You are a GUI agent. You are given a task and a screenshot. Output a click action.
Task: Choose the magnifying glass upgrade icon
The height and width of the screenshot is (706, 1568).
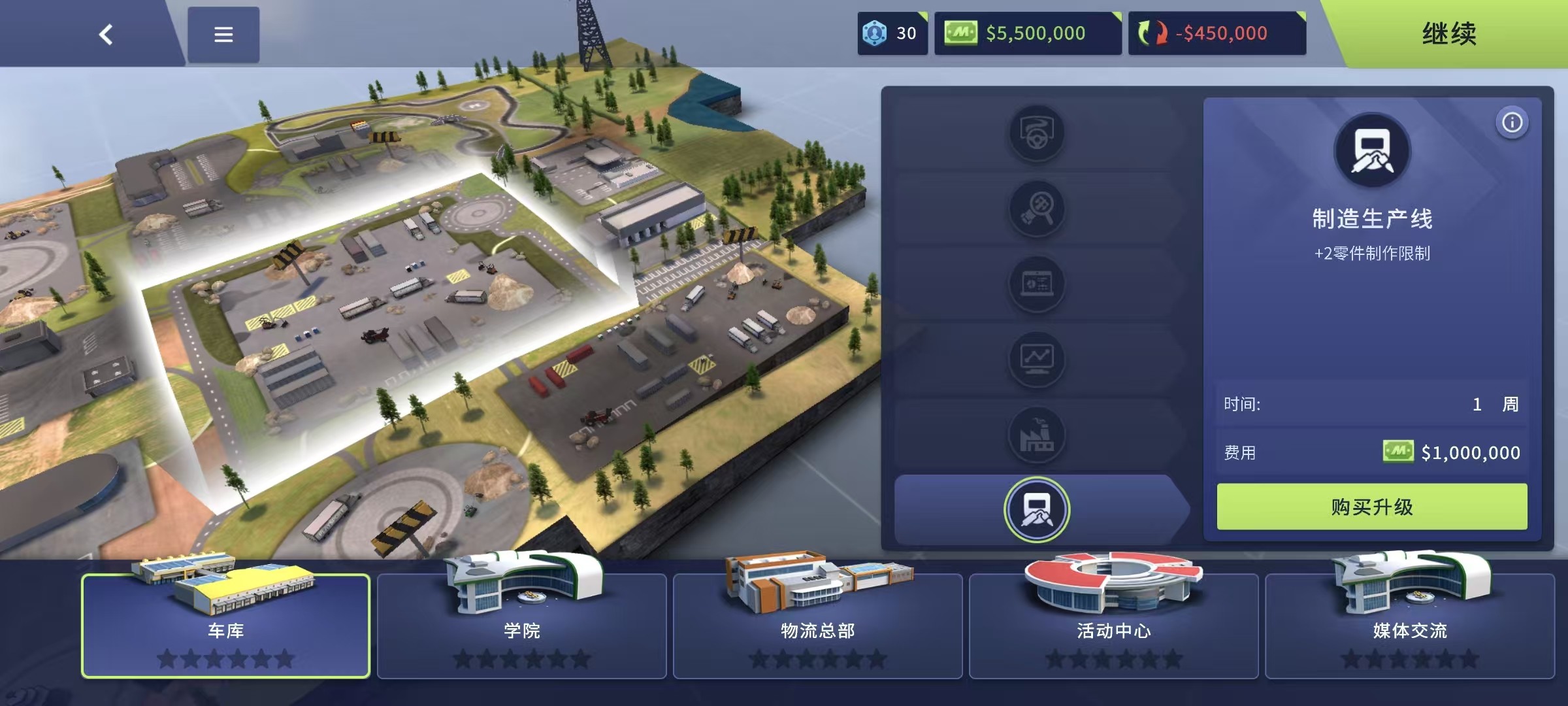coord(1036,209)
